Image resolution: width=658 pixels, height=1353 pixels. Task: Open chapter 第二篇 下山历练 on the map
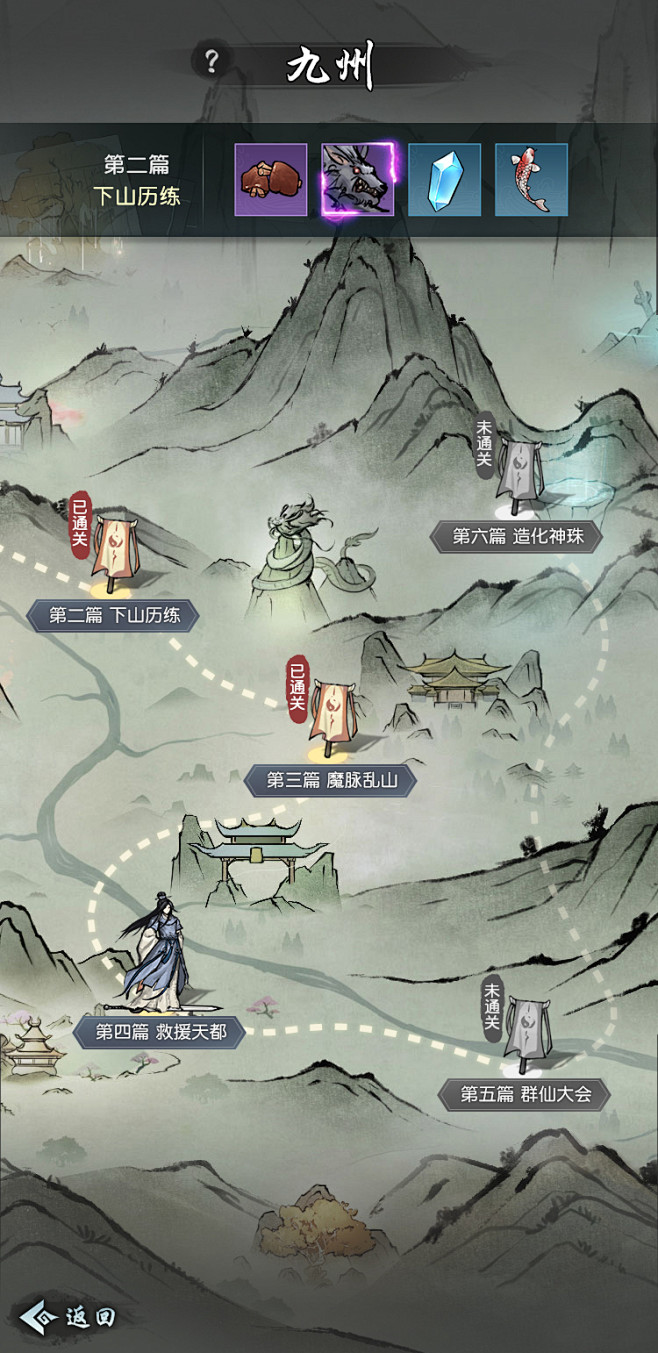click(x=114, y=615)
